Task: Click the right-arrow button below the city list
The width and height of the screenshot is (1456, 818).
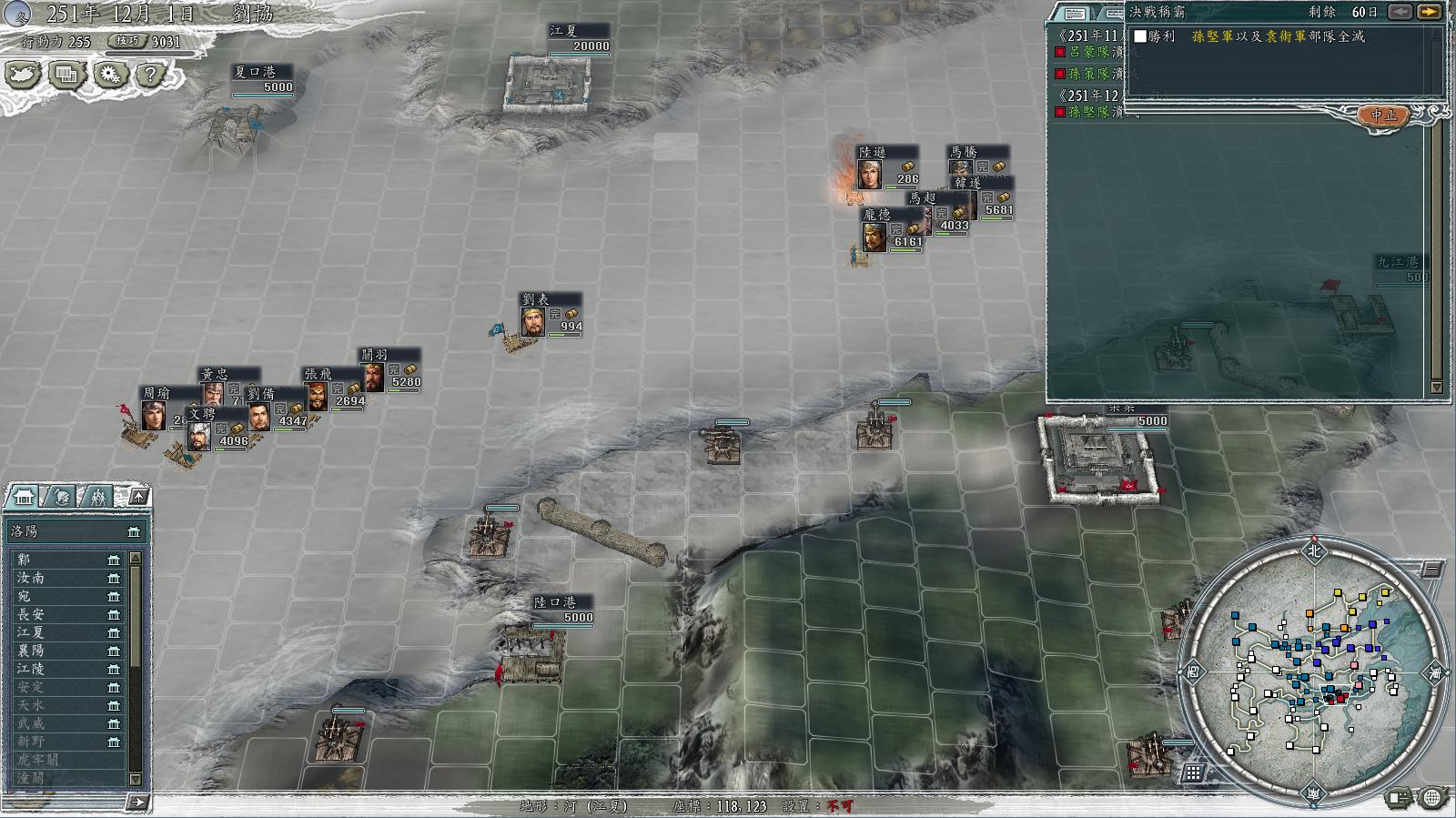Action: [136, 802]
